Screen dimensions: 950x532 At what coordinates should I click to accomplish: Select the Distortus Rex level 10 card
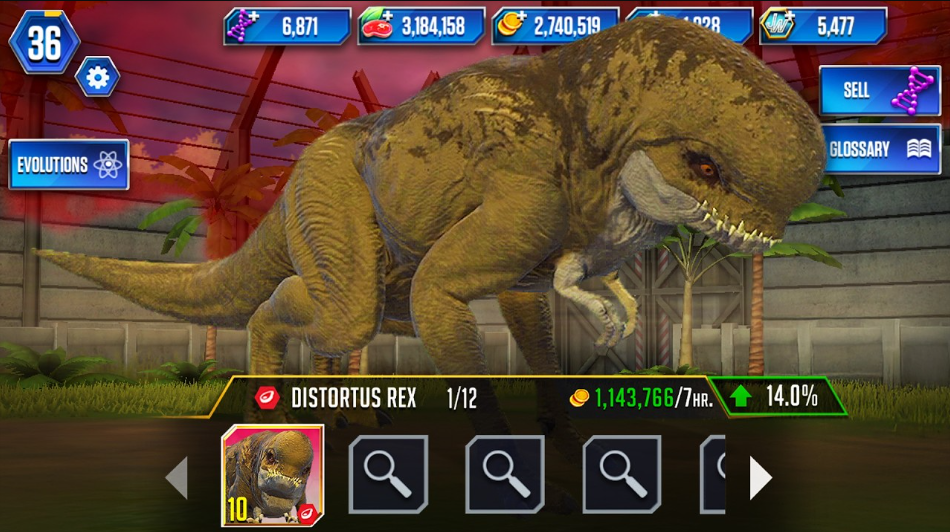tap(273, 476)
